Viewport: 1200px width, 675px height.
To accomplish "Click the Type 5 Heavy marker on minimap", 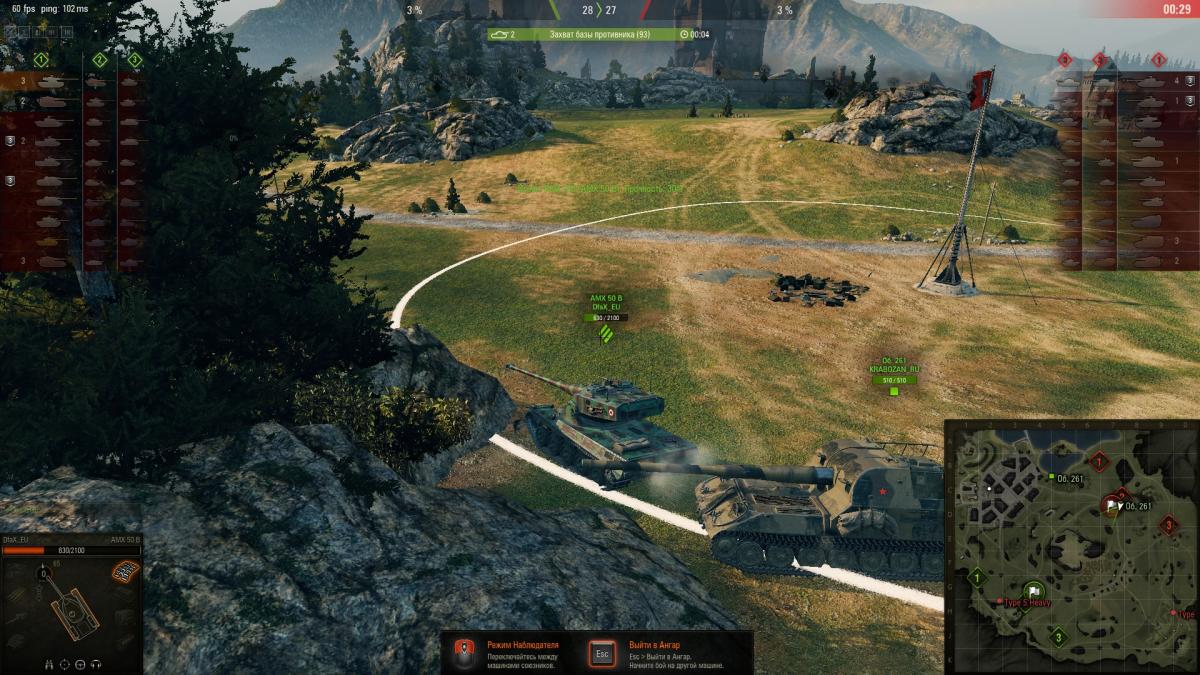I will [x=1000, y=601].
